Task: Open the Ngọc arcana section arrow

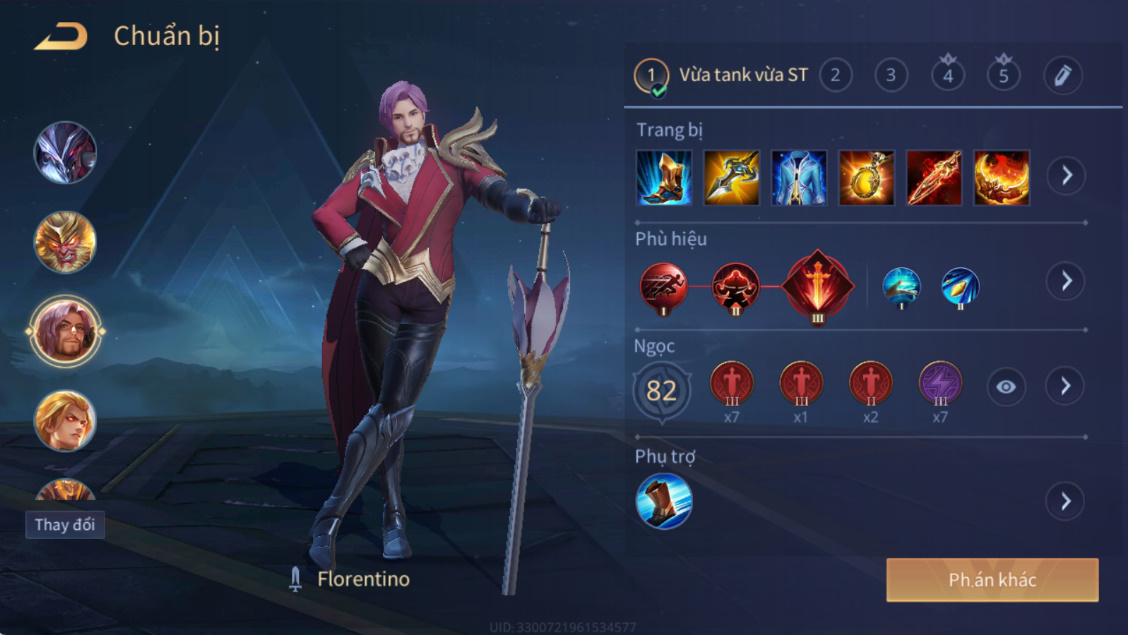Action: 1066,386
